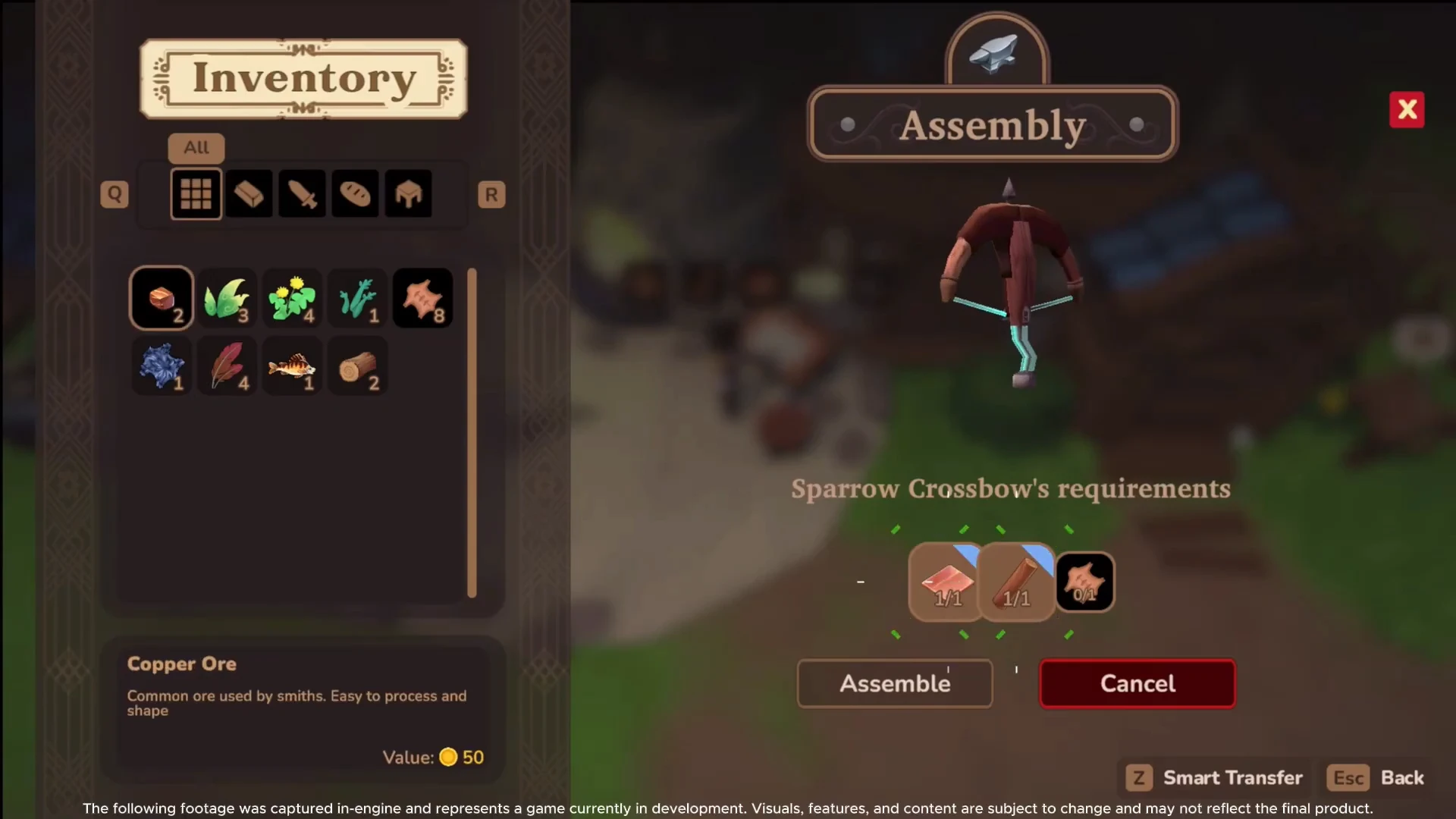Select the Copper Ore stack in inventory
Viewport: 1456px width, 819px height.
click(x=161, y=297)
